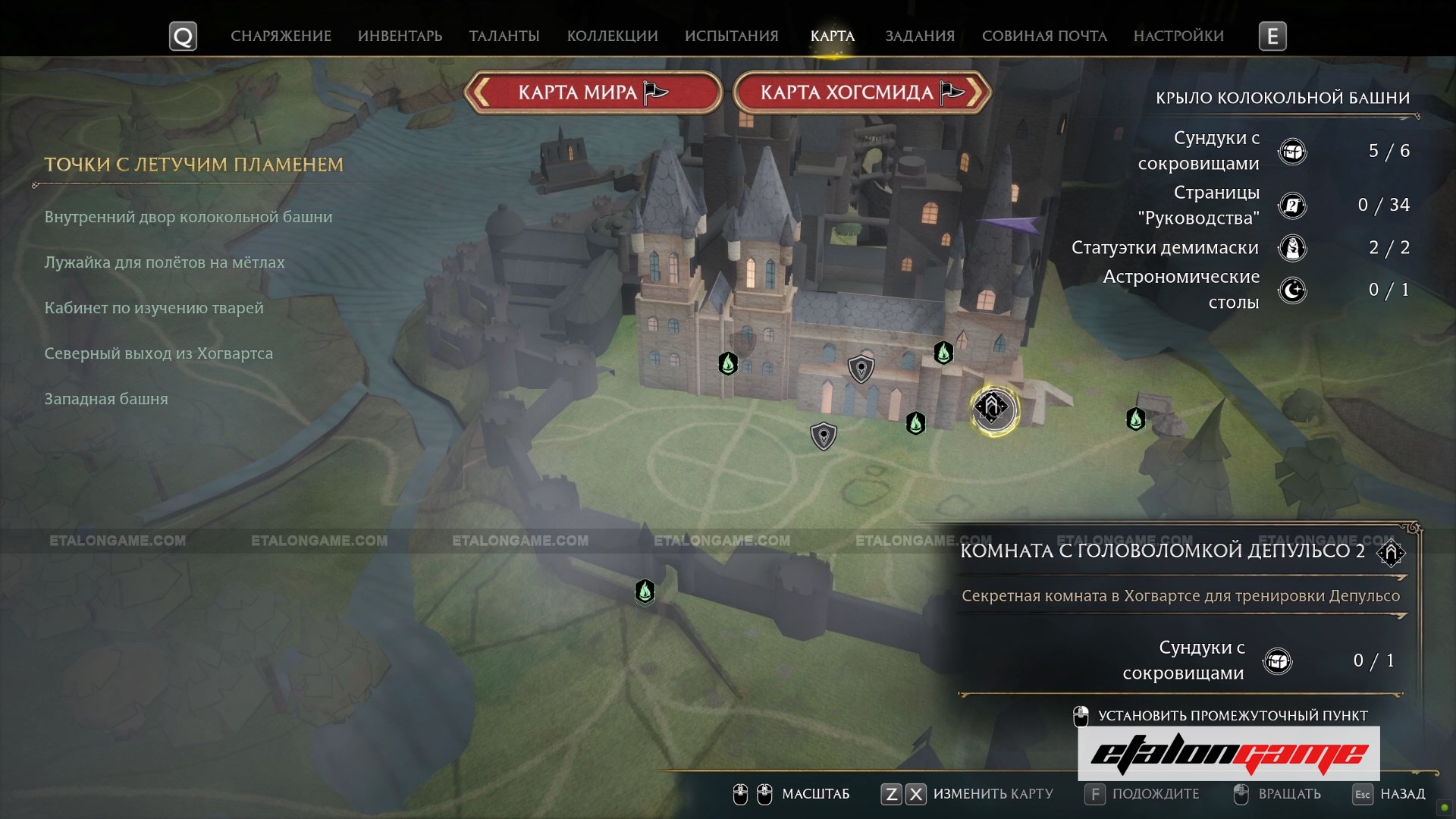
Task: Pick Северный выход из Хогвартса
Action: (158, 353)
